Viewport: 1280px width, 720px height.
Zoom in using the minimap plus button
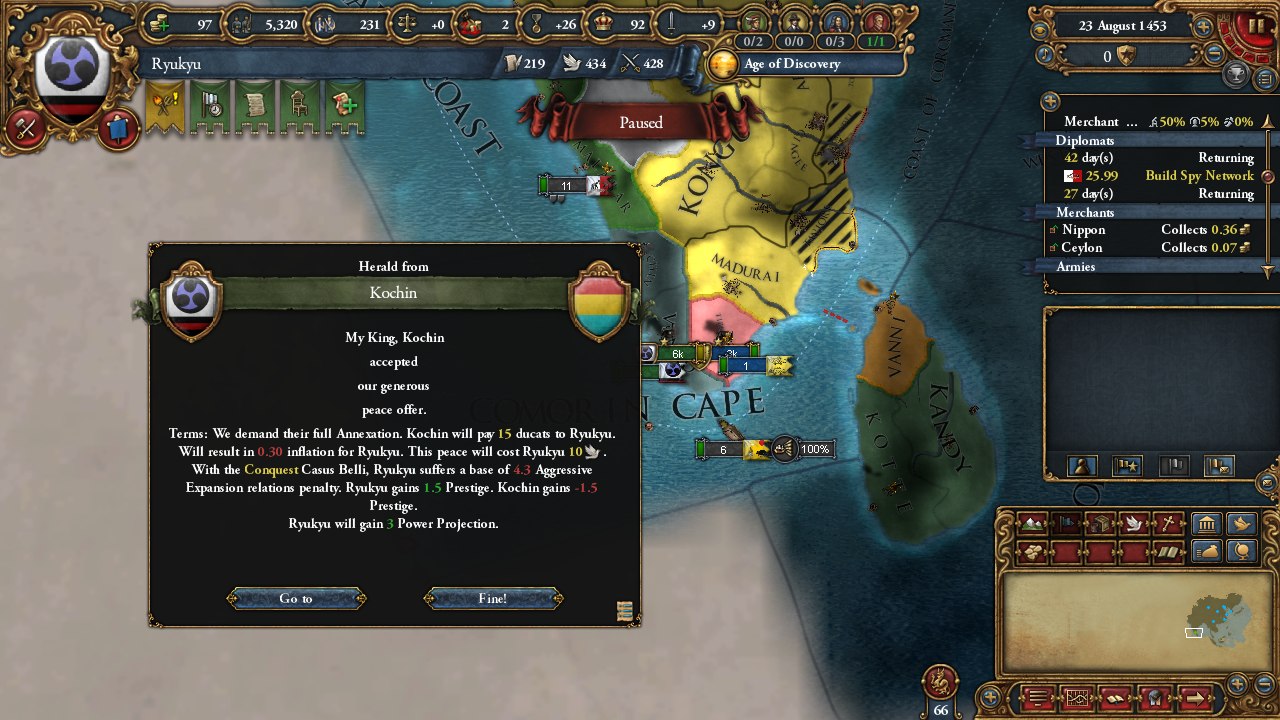point(1238,684)
